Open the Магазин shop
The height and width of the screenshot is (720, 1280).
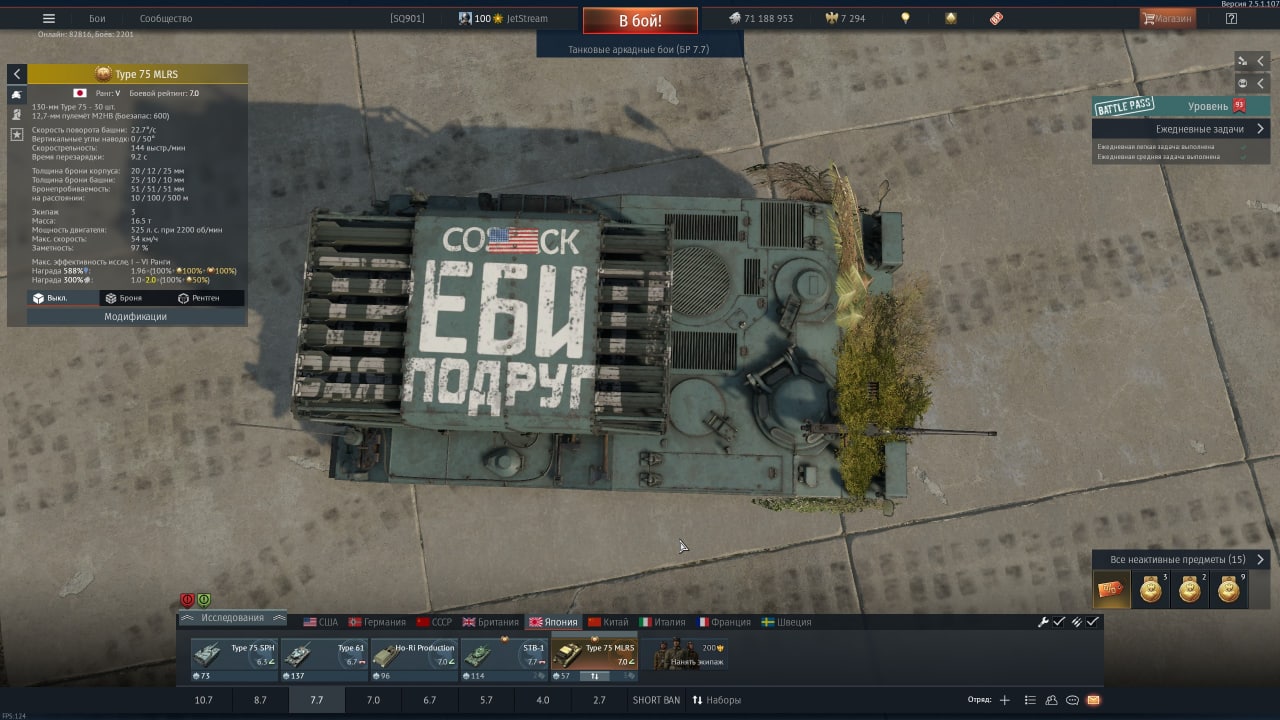1167,18
